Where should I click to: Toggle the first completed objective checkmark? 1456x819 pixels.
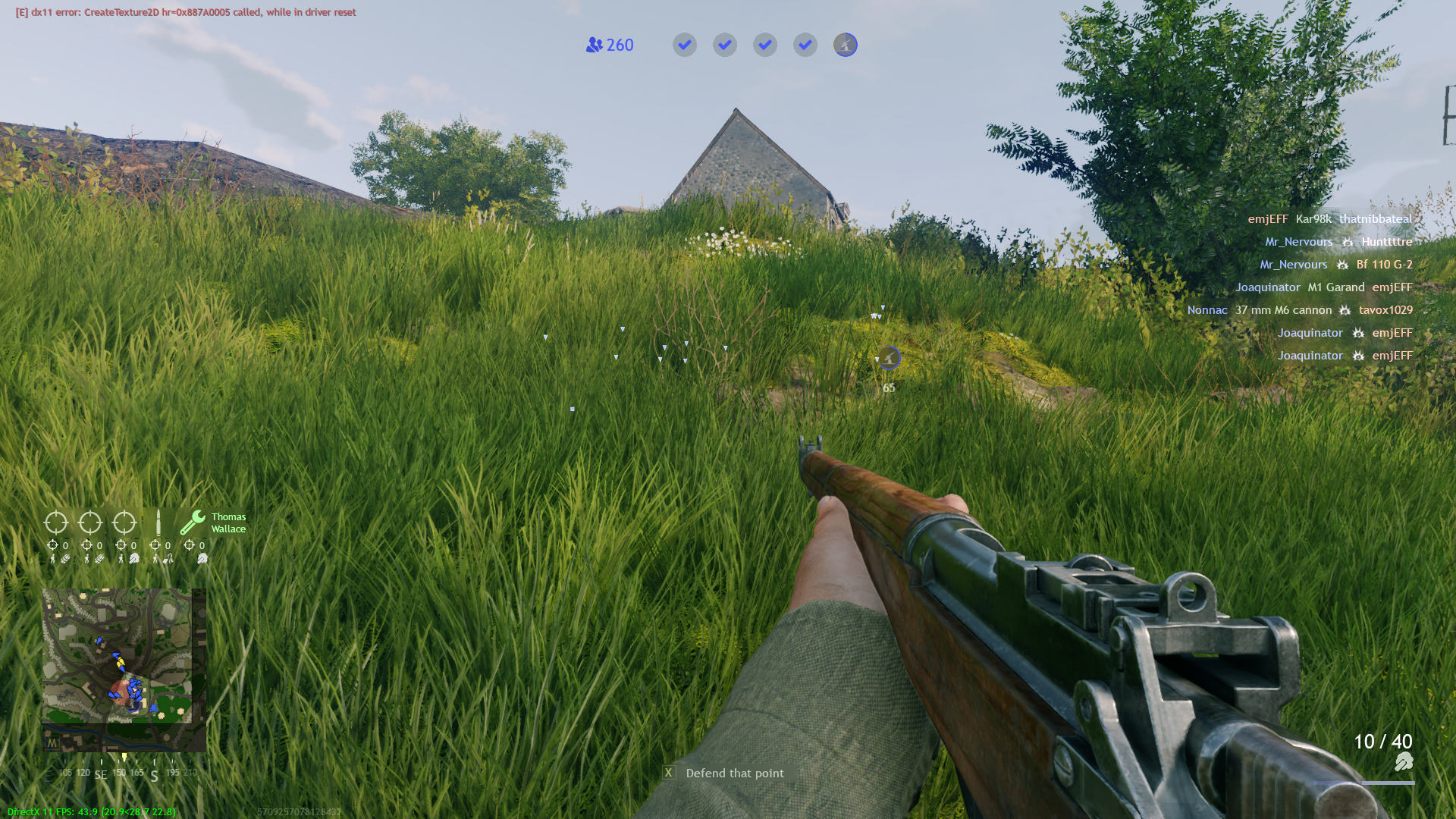[x=684, y=45]
